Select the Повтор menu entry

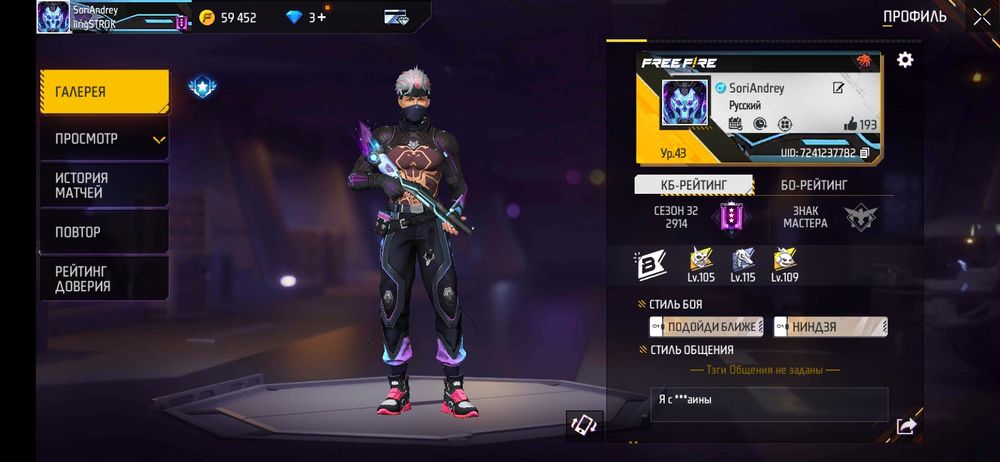click(104, 232)
